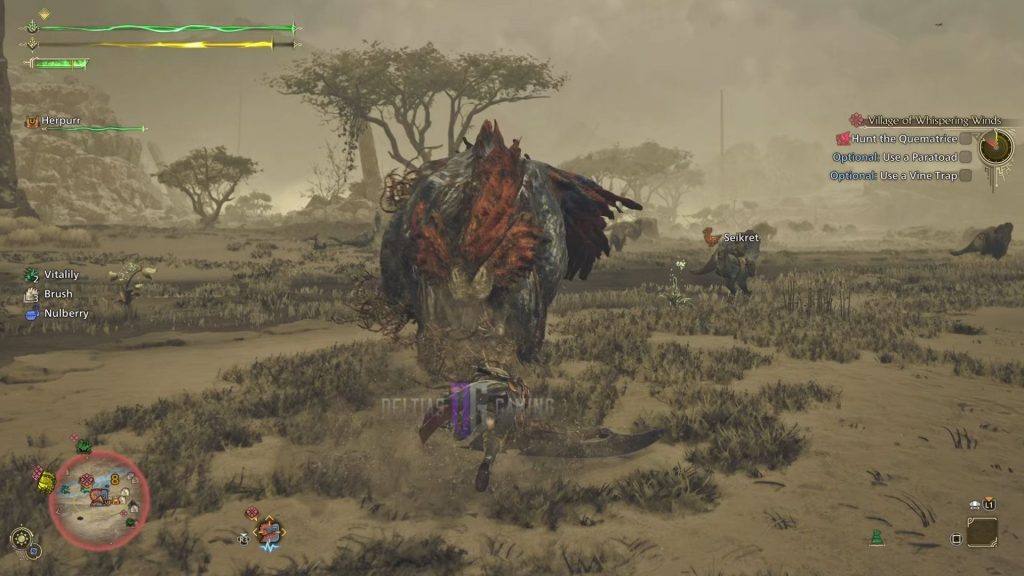Select the empty item bar slot
Viewport: 1024px width, 576px height.
pyautogui.click(x=981, y=531)
